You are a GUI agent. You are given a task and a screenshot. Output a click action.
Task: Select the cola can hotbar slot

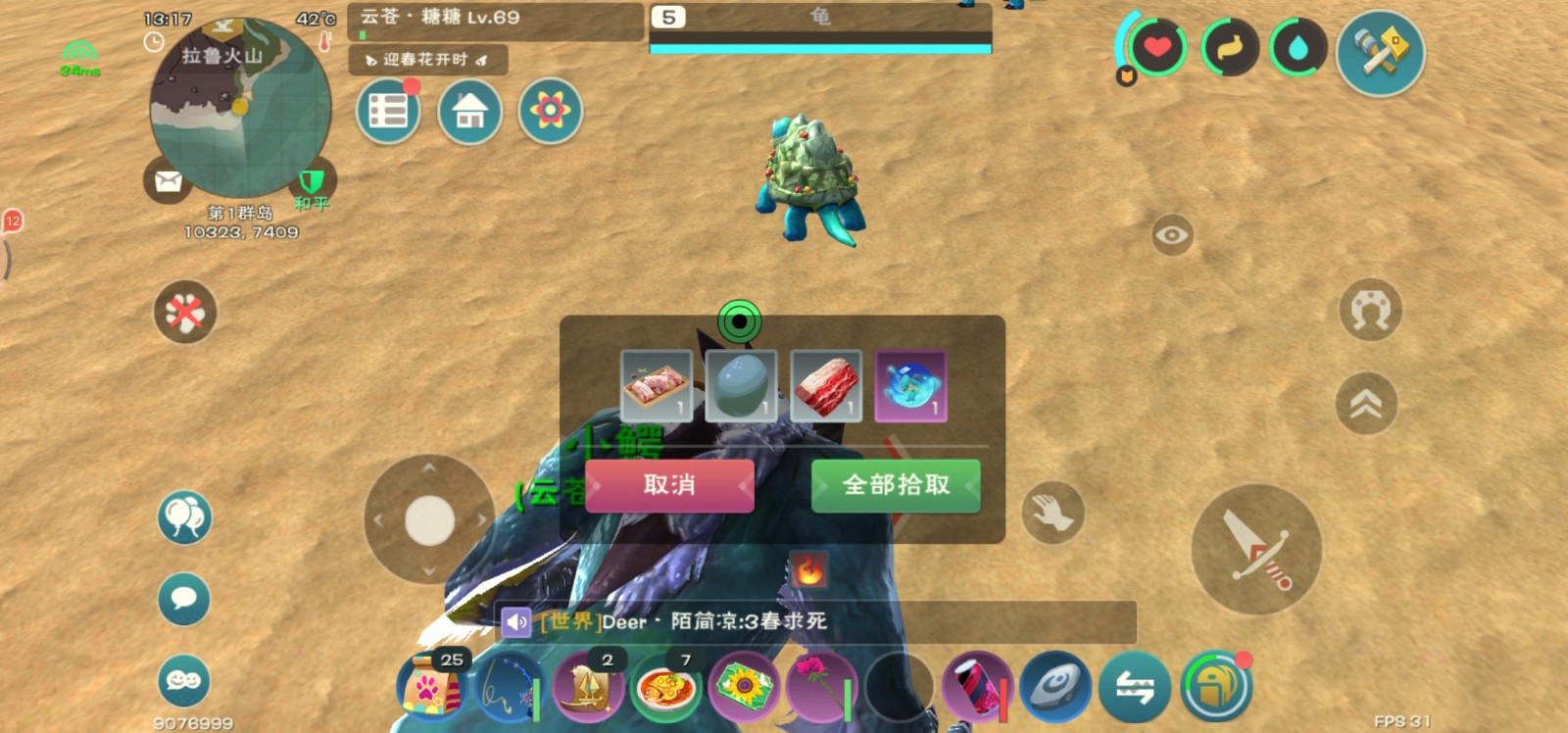[973, 687]
